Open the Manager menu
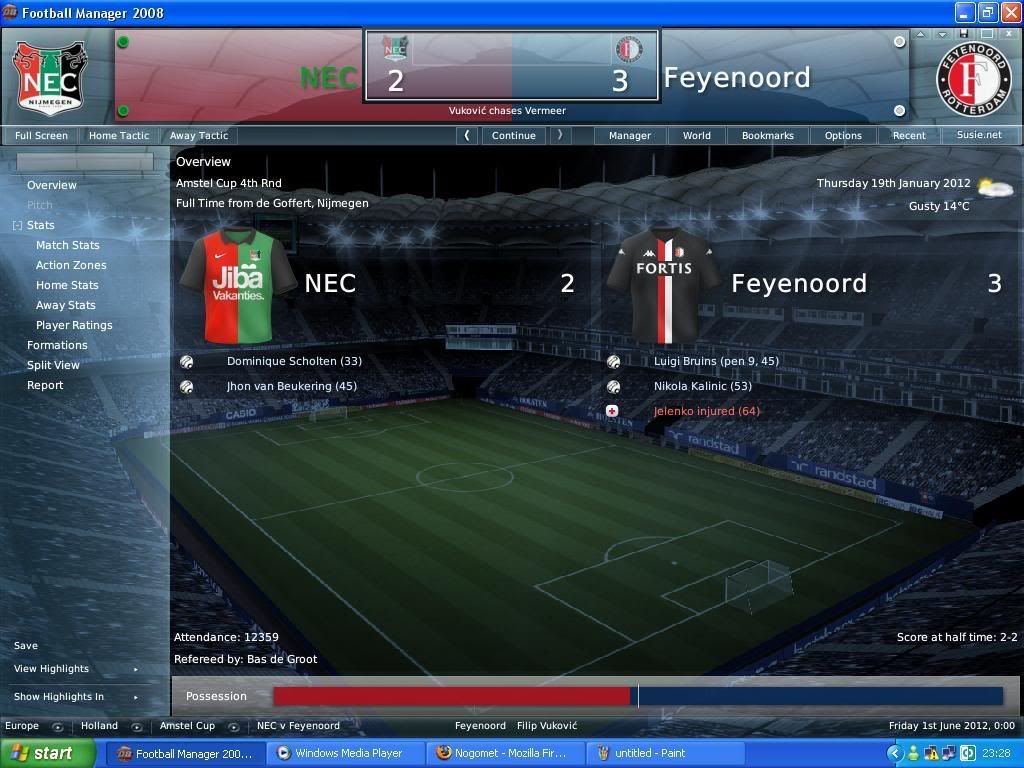 630,135
